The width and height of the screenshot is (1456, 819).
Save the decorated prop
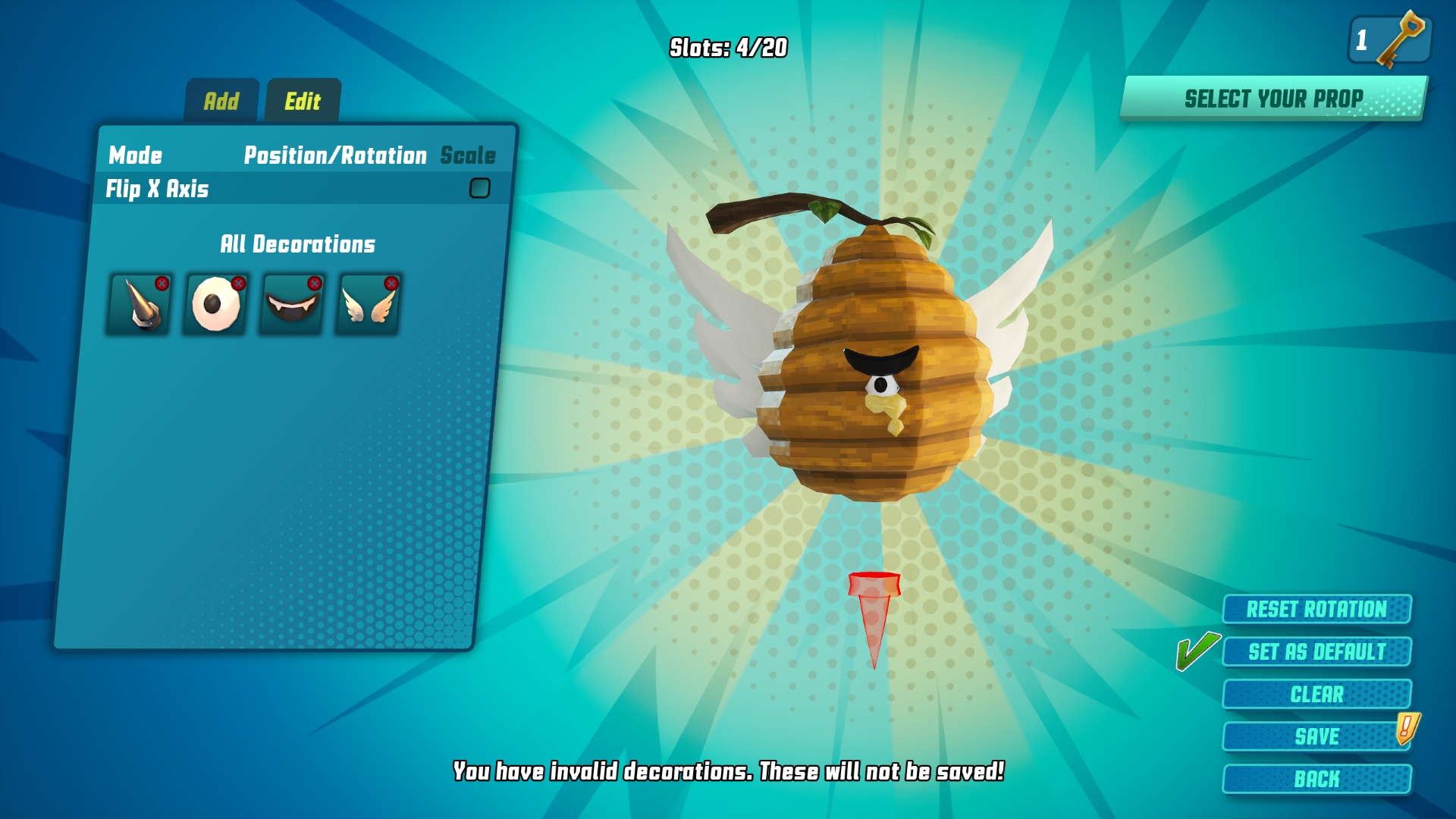[1316, 736]
